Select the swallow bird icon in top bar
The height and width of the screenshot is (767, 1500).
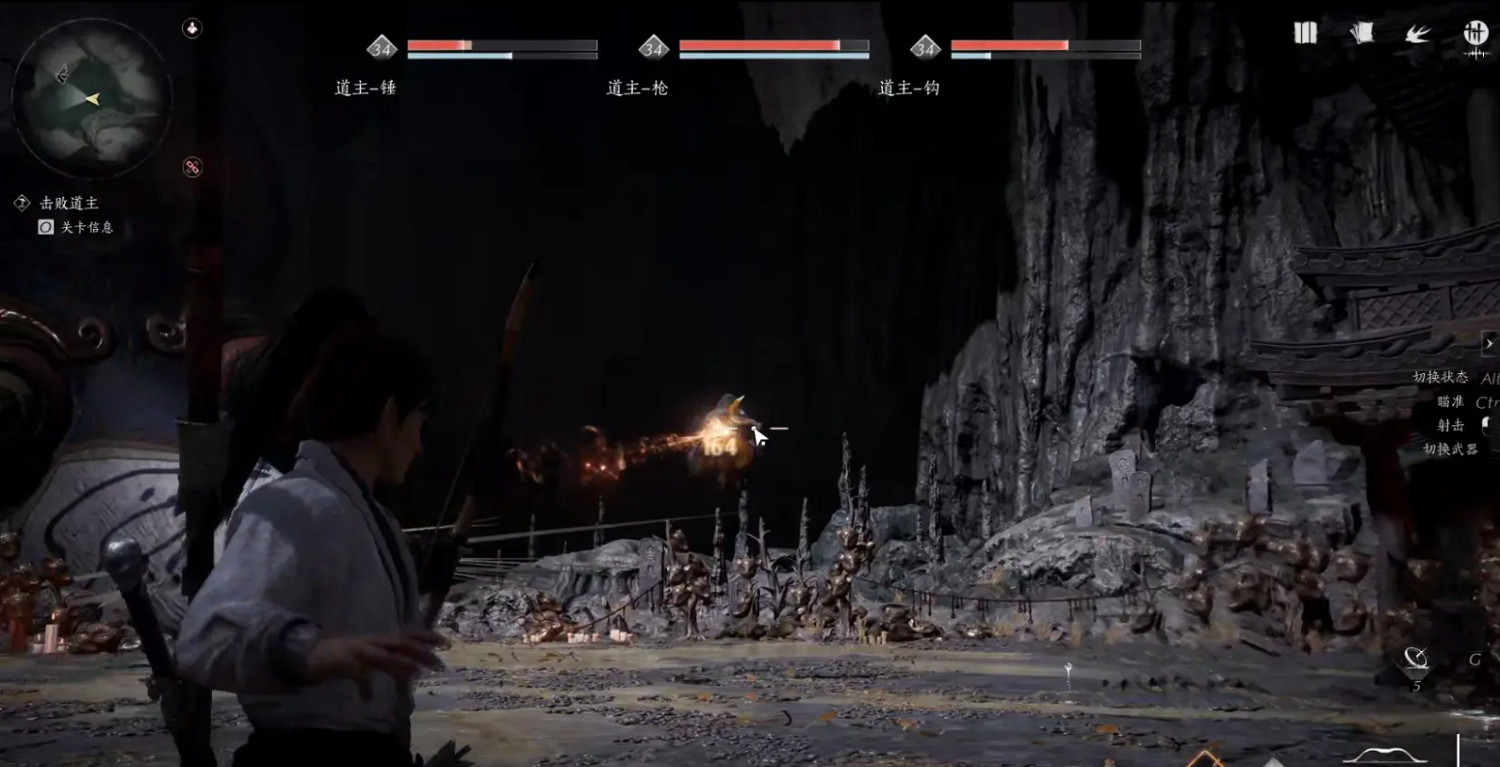click(x=1417, y=33)
